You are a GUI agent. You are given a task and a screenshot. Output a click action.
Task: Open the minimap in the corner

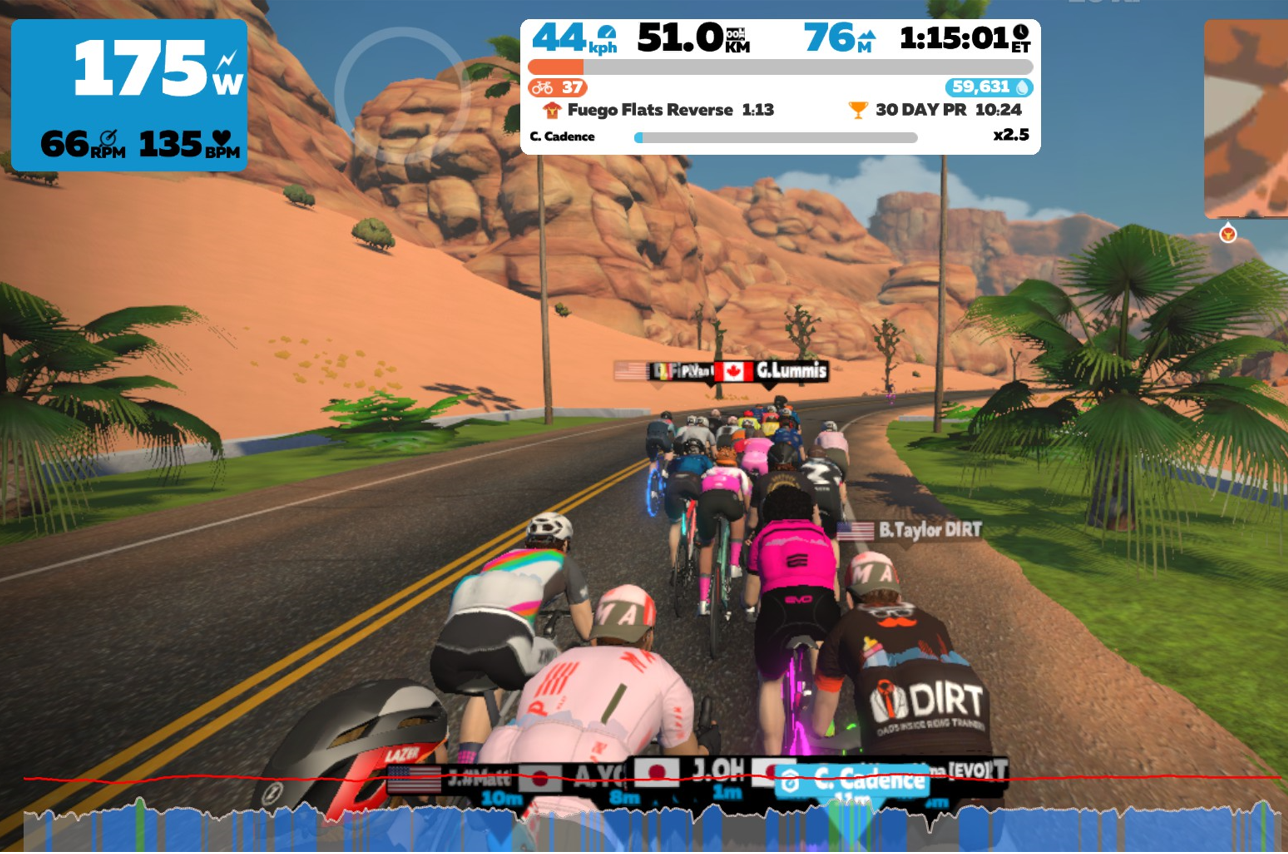point(1246,118)
